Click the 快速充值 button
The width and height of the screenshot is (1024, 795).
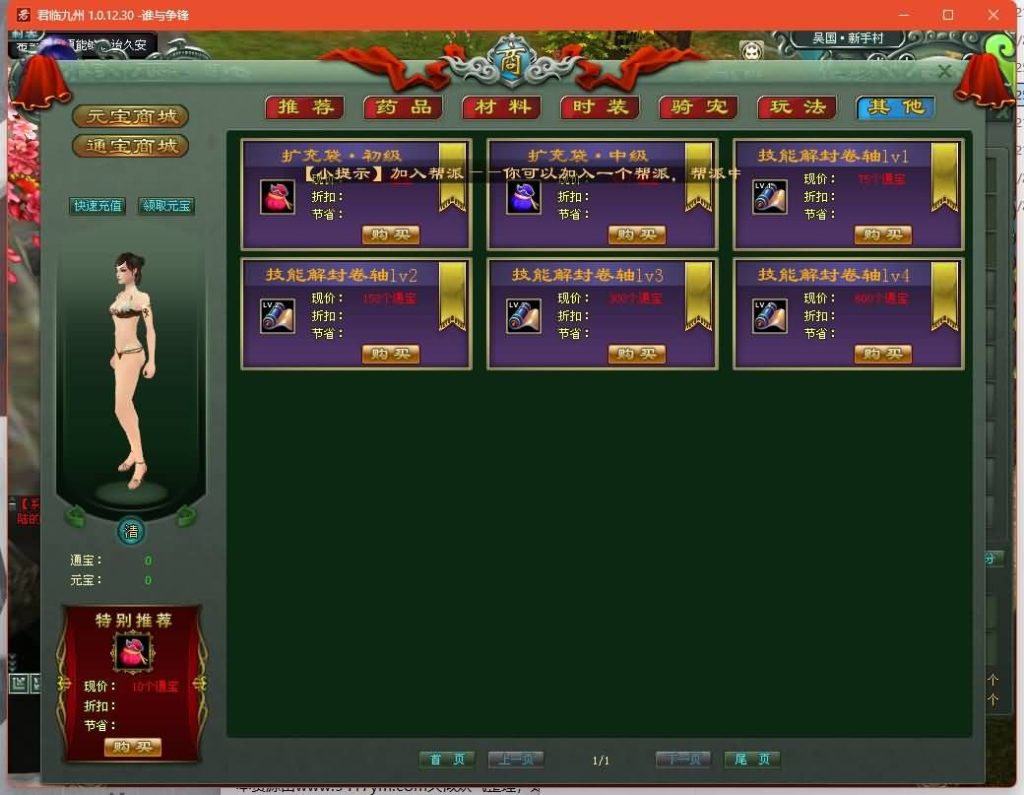coord(98,206)
